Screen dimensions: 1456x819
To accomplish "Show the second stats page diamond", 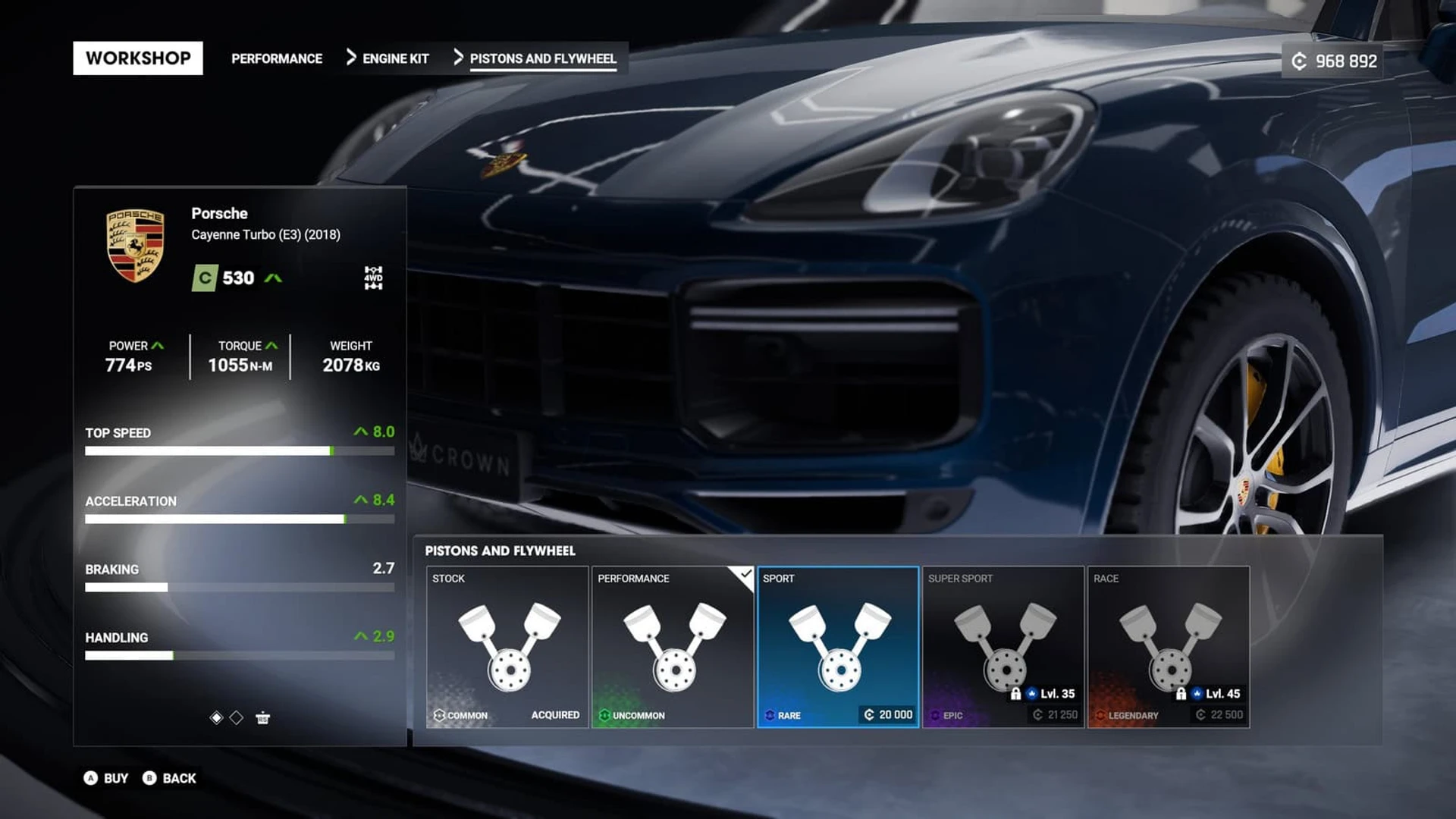I will (237, 717).
